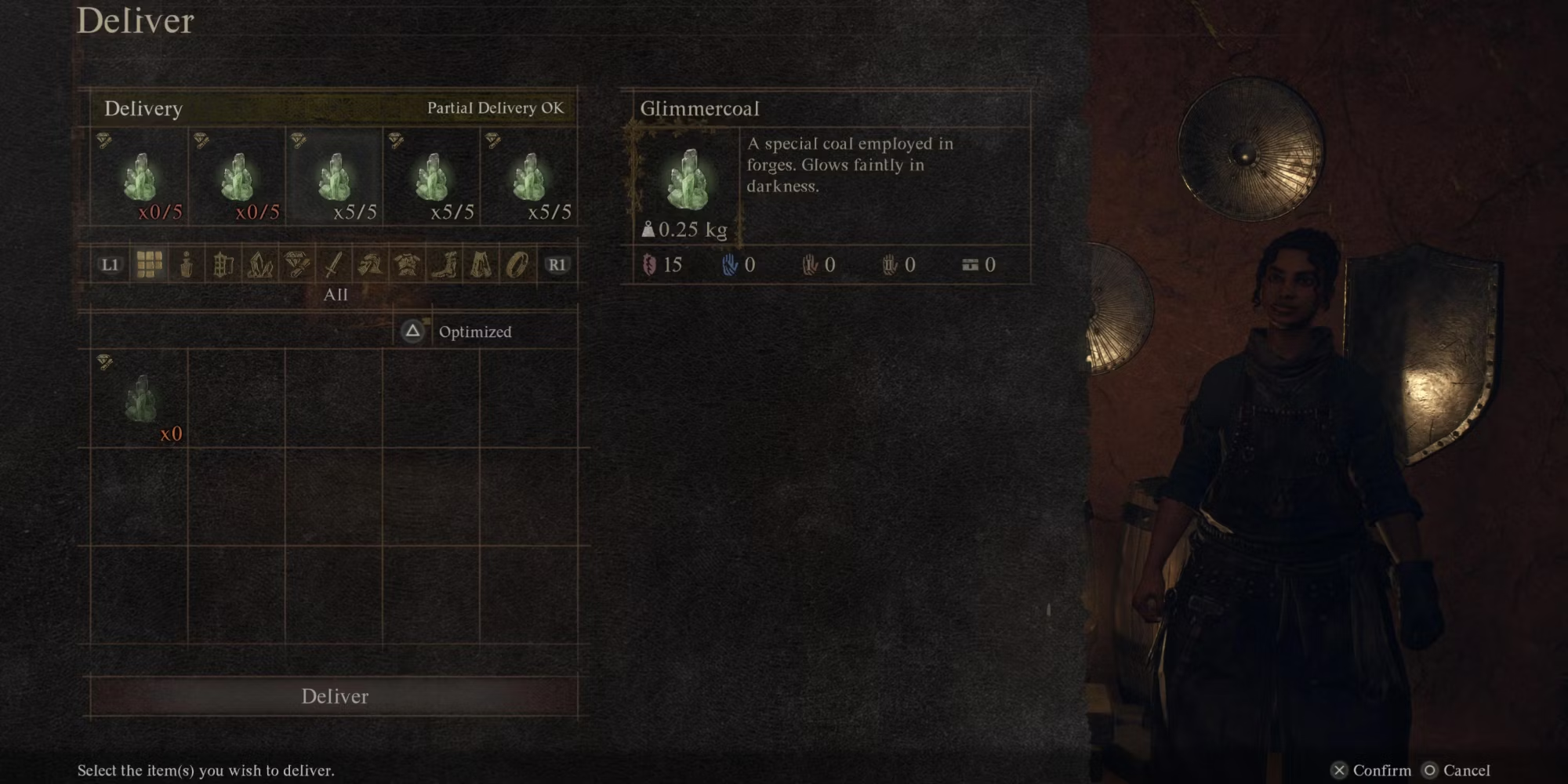This screenshot has width=1568, height=784.
Task: Click the Deliver button
Action: (x=334, y=696)
